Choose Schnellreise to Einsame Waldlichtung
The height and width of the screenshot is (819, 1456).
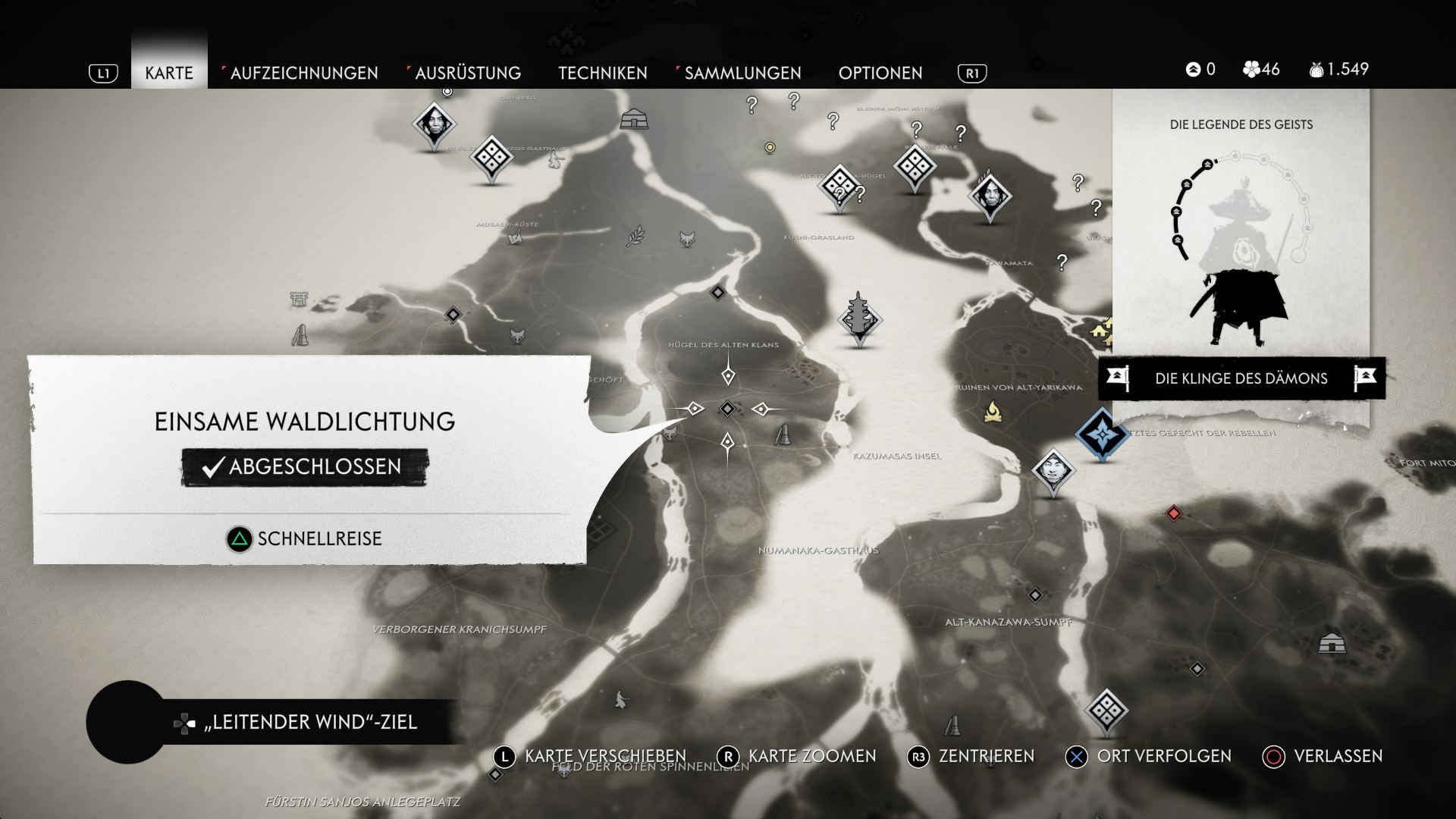[x=305, y=539]
